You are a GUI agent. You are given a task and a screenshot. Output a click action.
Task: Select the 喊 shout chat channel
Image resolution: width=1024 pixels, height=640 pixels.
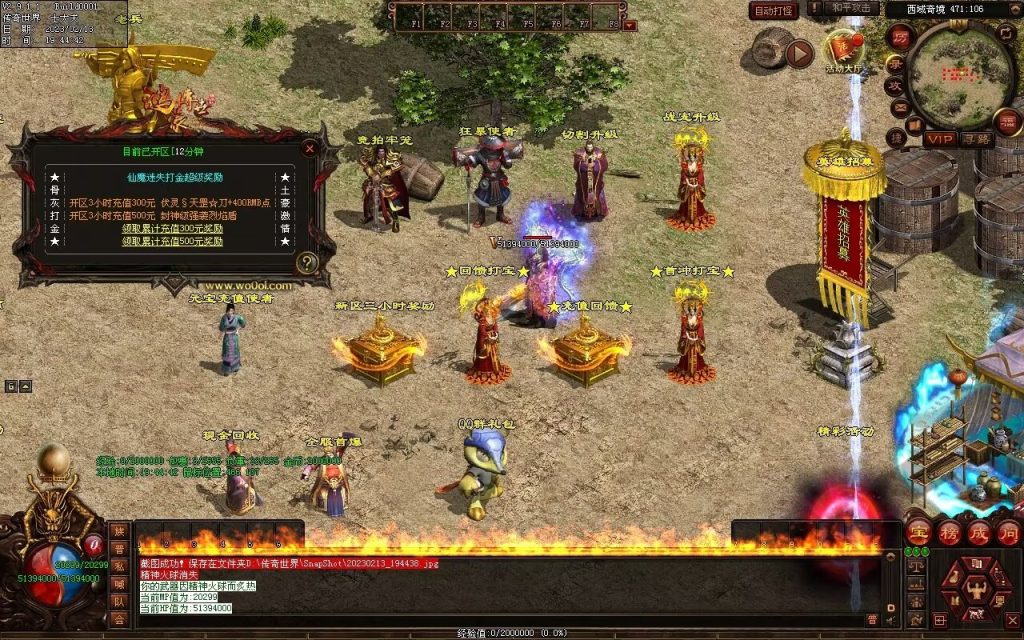click(x=119, y=583)
